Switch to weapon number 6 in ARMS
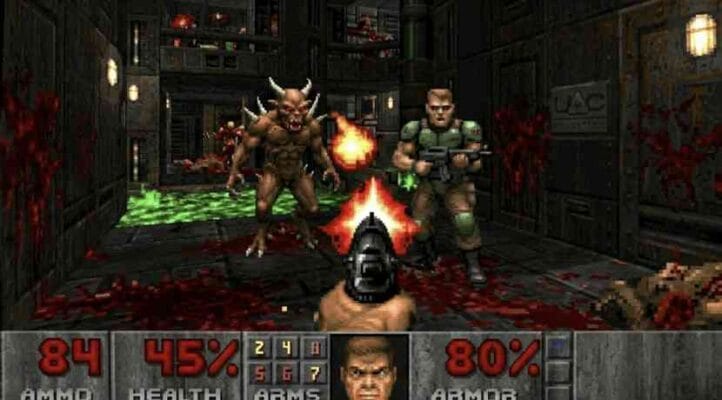The image size is (722, 400). pos(286,373)
